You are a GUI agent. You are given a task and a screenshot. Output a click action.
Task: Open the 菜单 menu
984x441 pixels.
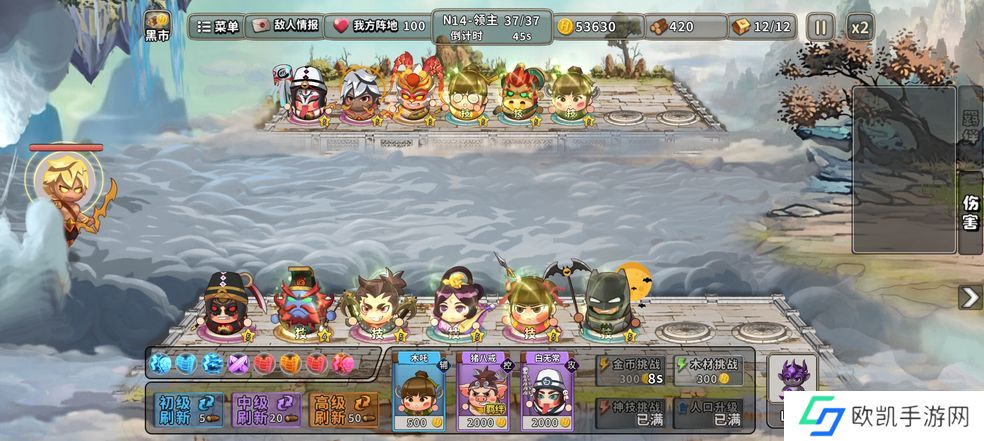pos(216,27)
